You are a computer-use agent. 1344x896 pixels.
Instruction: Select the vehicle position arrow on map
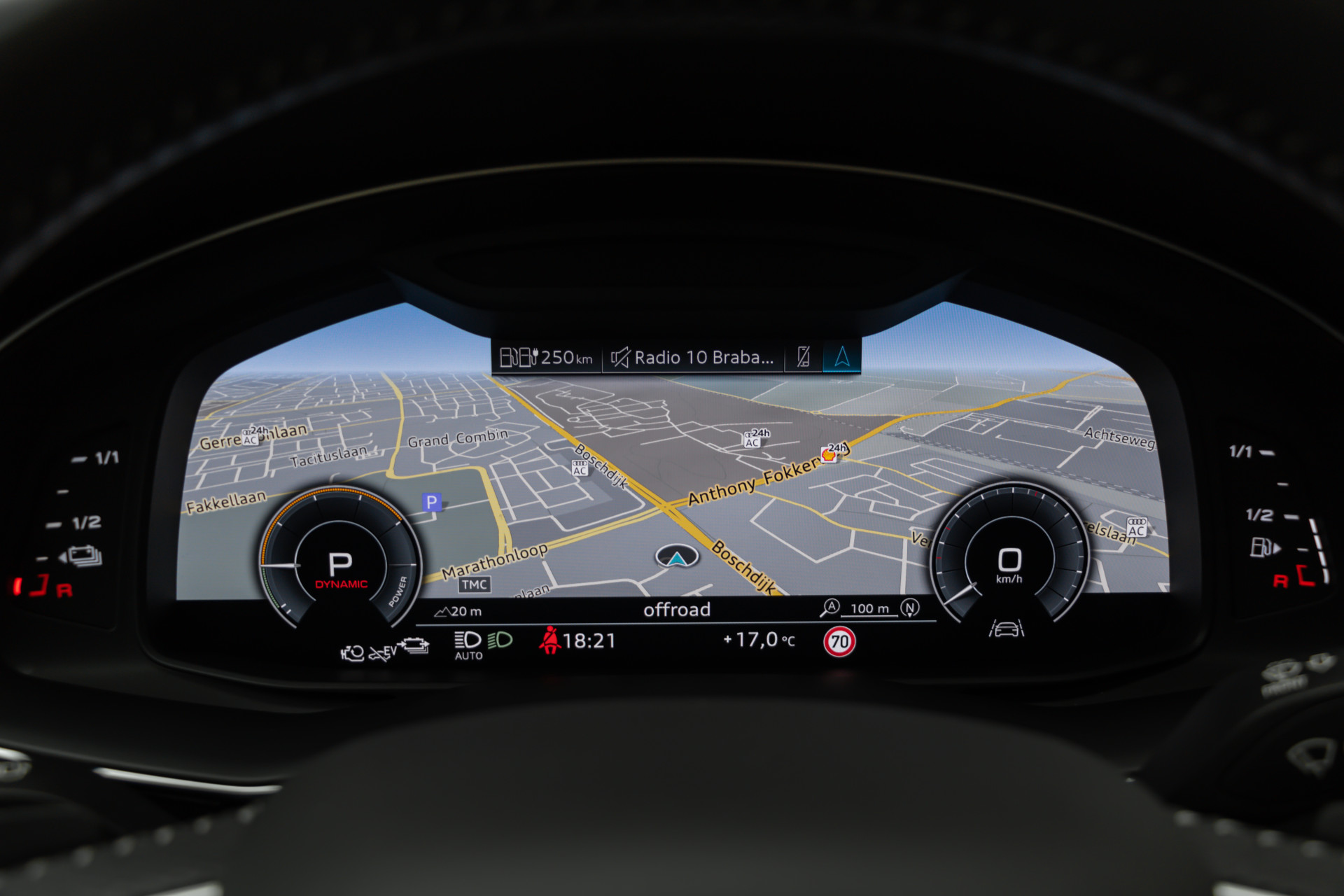tap(676, 557)
